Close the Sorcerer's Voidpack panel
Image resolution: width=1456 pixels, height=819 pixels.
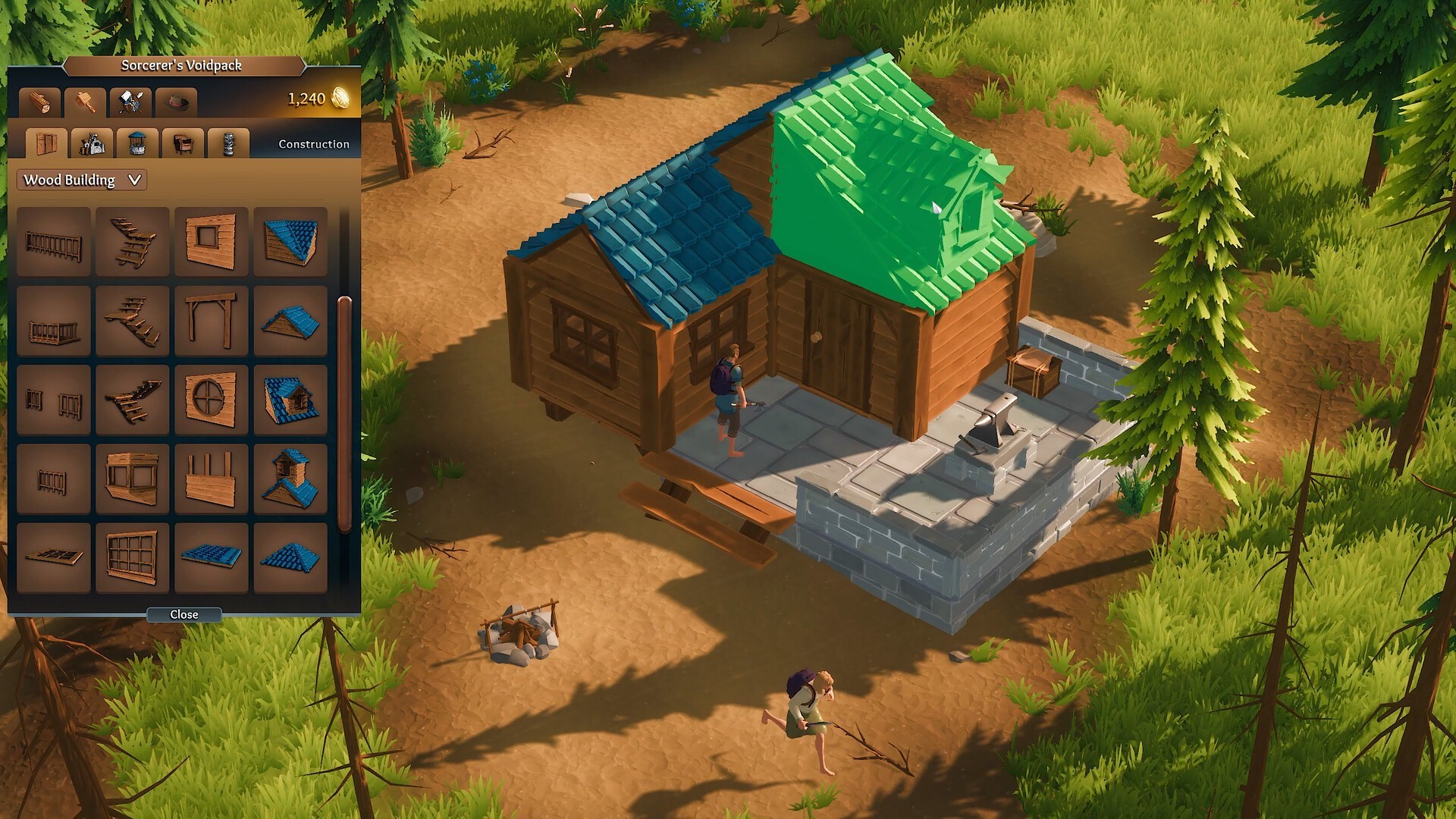pyautogui.click(x=184, y=614)
